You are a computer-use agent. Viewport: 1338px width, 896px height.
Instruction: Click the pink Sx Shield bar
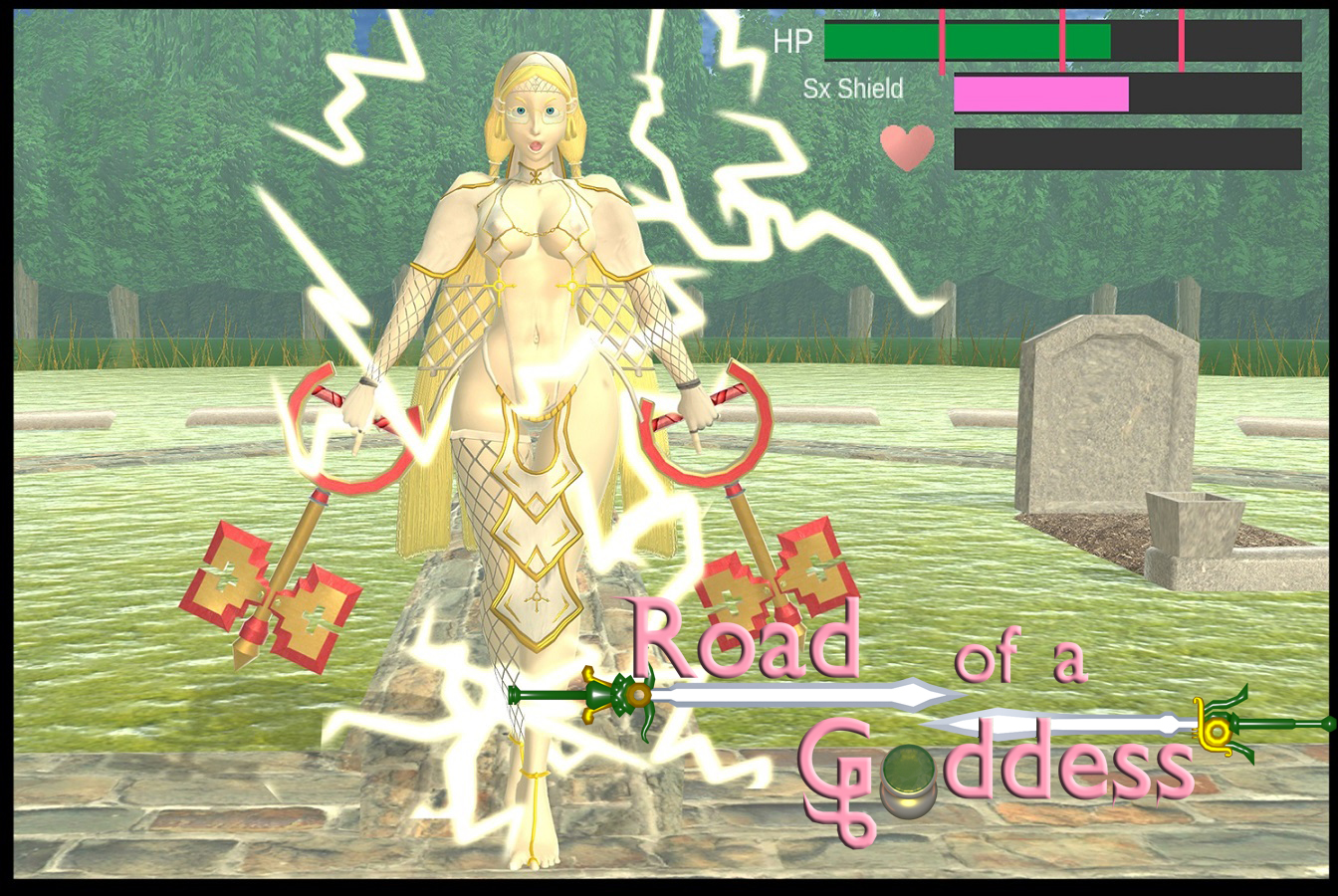pos(1040,97)
